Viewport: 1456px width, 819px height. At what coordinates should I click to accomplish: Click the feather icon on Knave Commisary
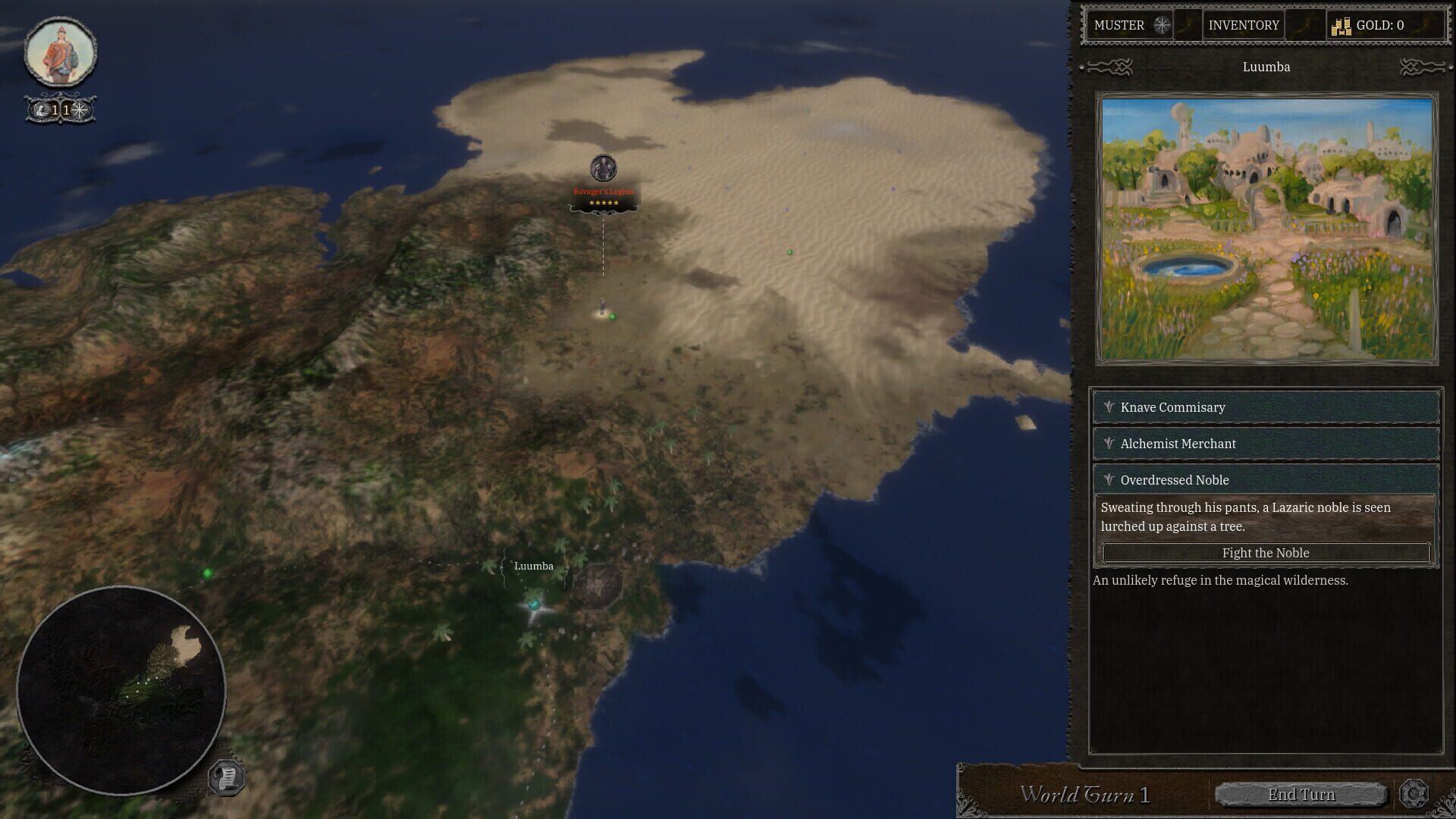(1109, 407)
